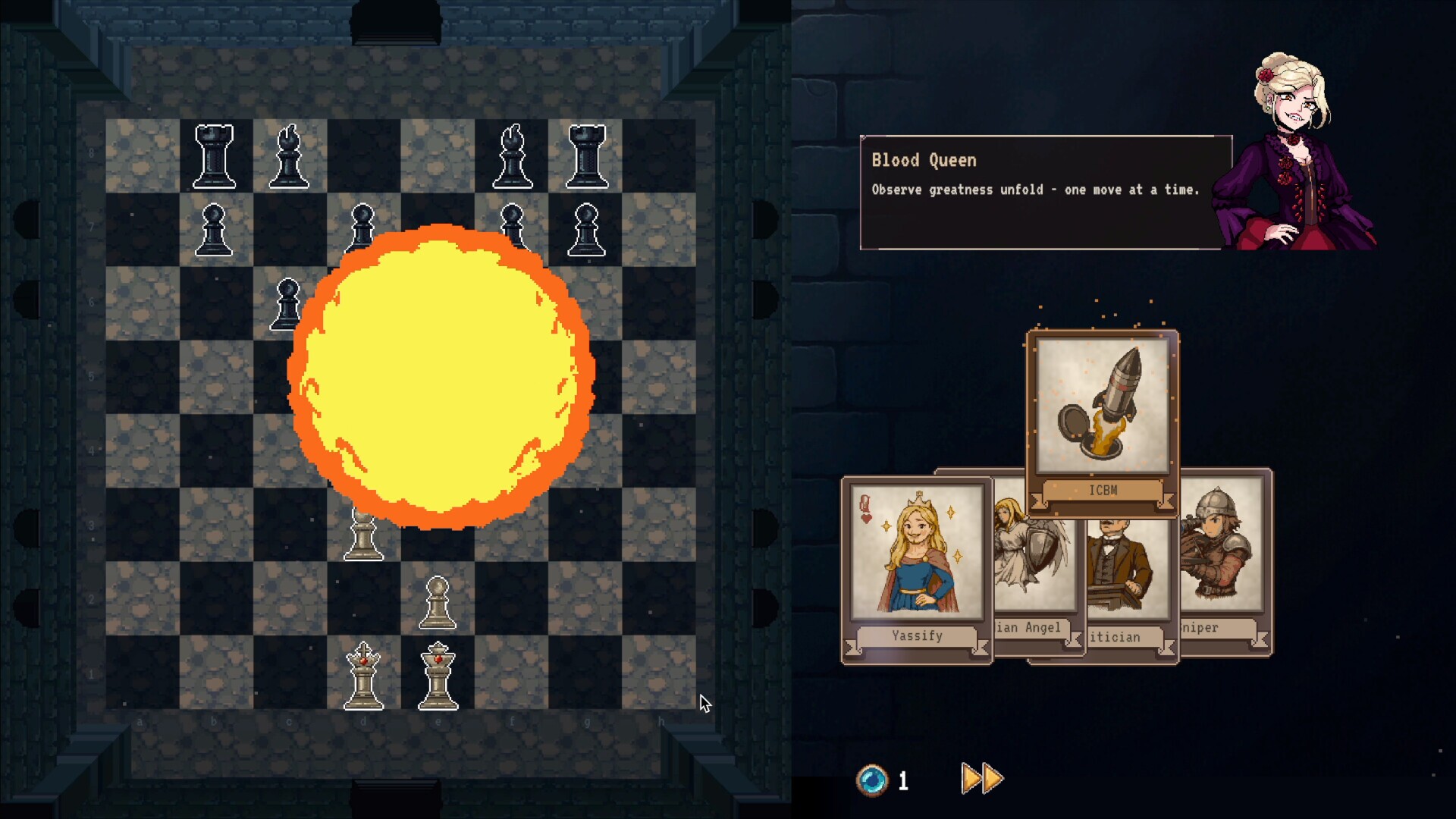Select the white king on d1
The height and width of the screenshot is (819, 1456).
[x=365, y=677]
